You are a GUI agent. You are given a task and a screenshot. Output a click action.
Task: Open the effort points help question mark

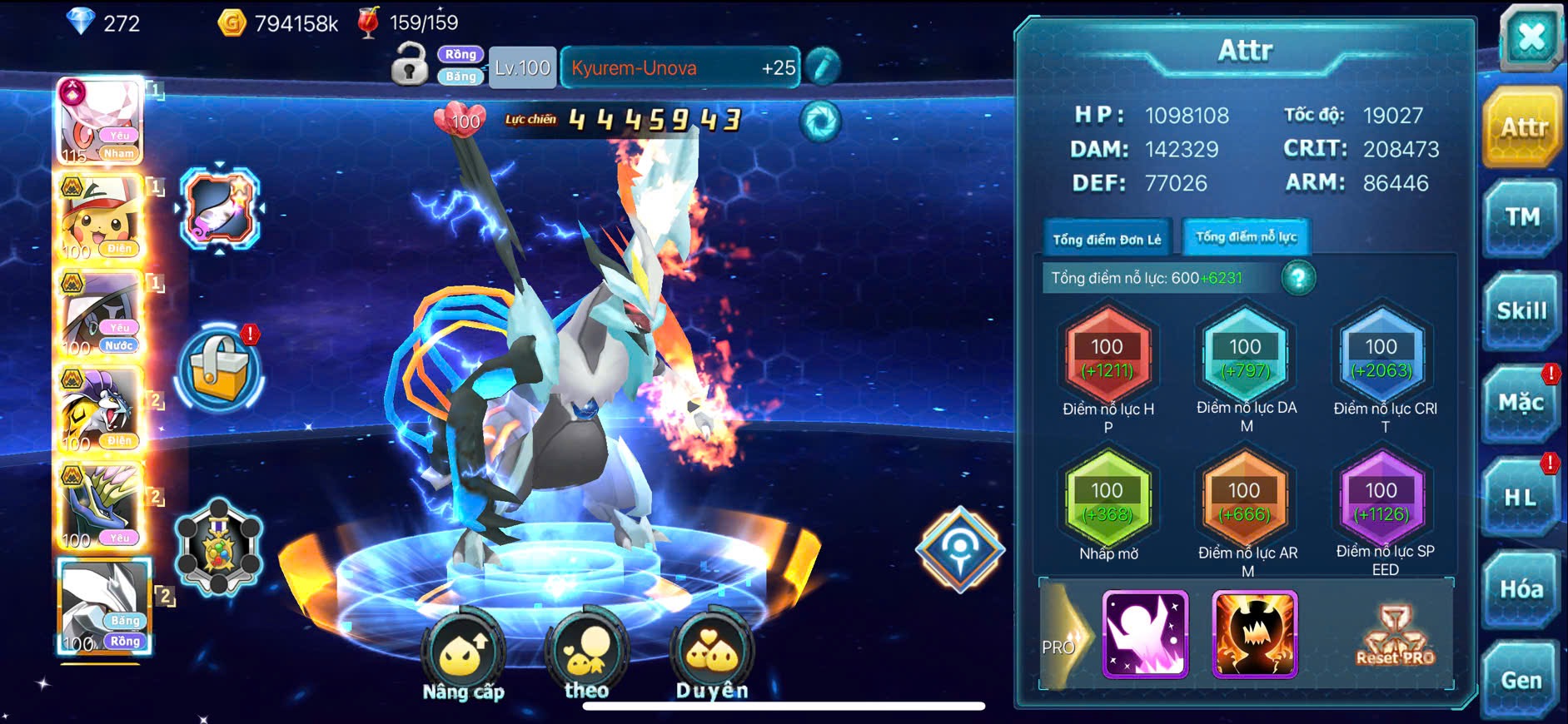point(1298,278)
